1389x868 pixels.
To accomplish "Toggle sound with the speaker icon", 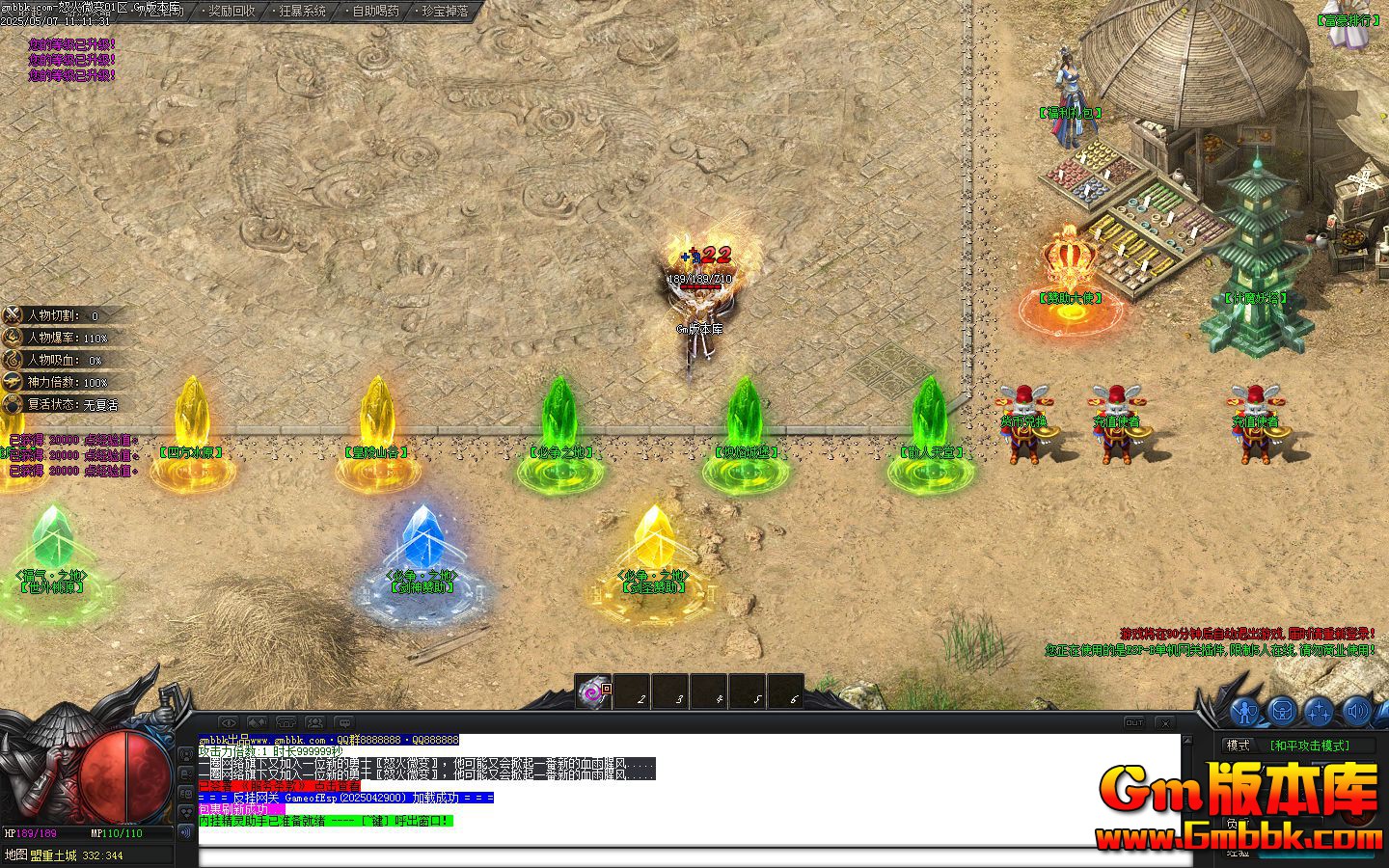I will 1356,712.
